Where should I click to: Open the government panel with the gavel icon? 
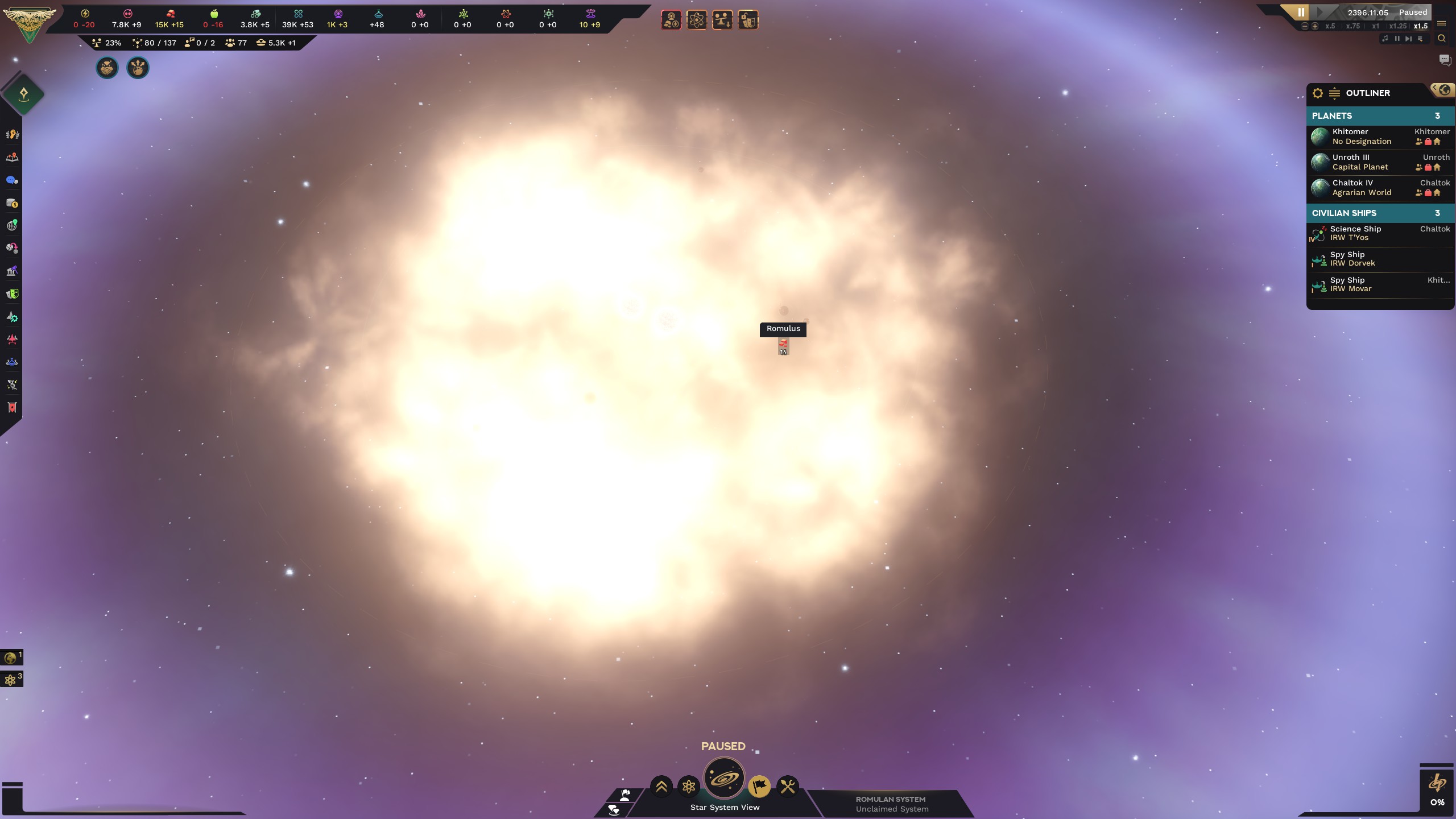point(11,271)
